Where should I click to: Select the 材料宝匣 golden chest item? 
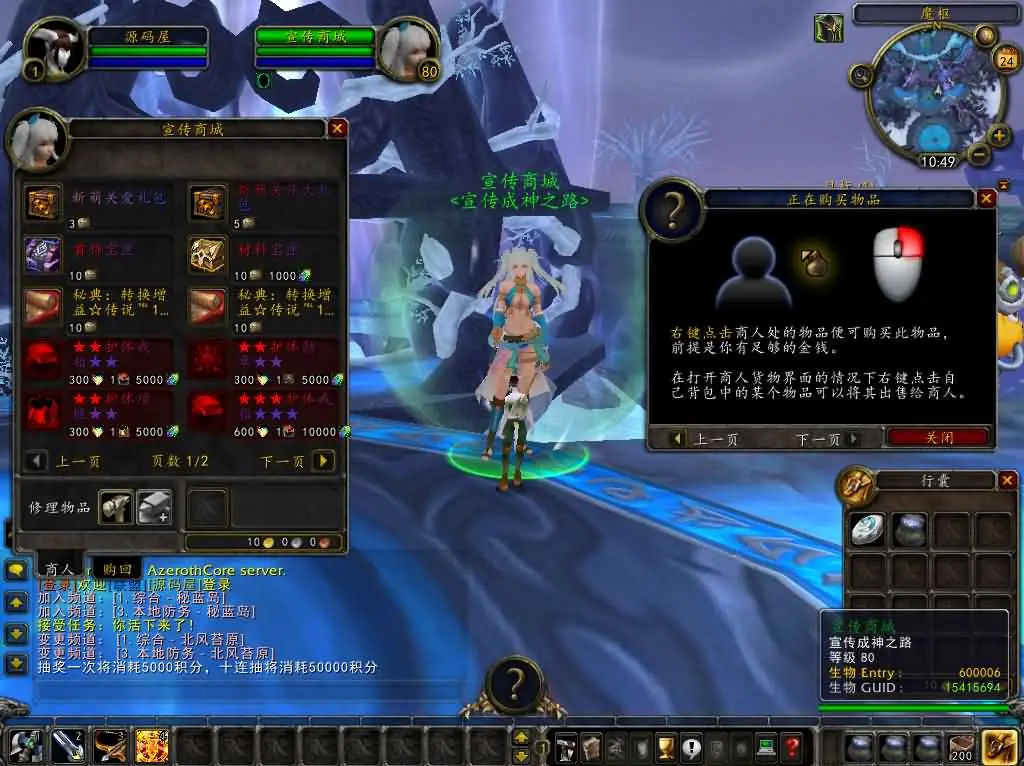tap(209, 255)
